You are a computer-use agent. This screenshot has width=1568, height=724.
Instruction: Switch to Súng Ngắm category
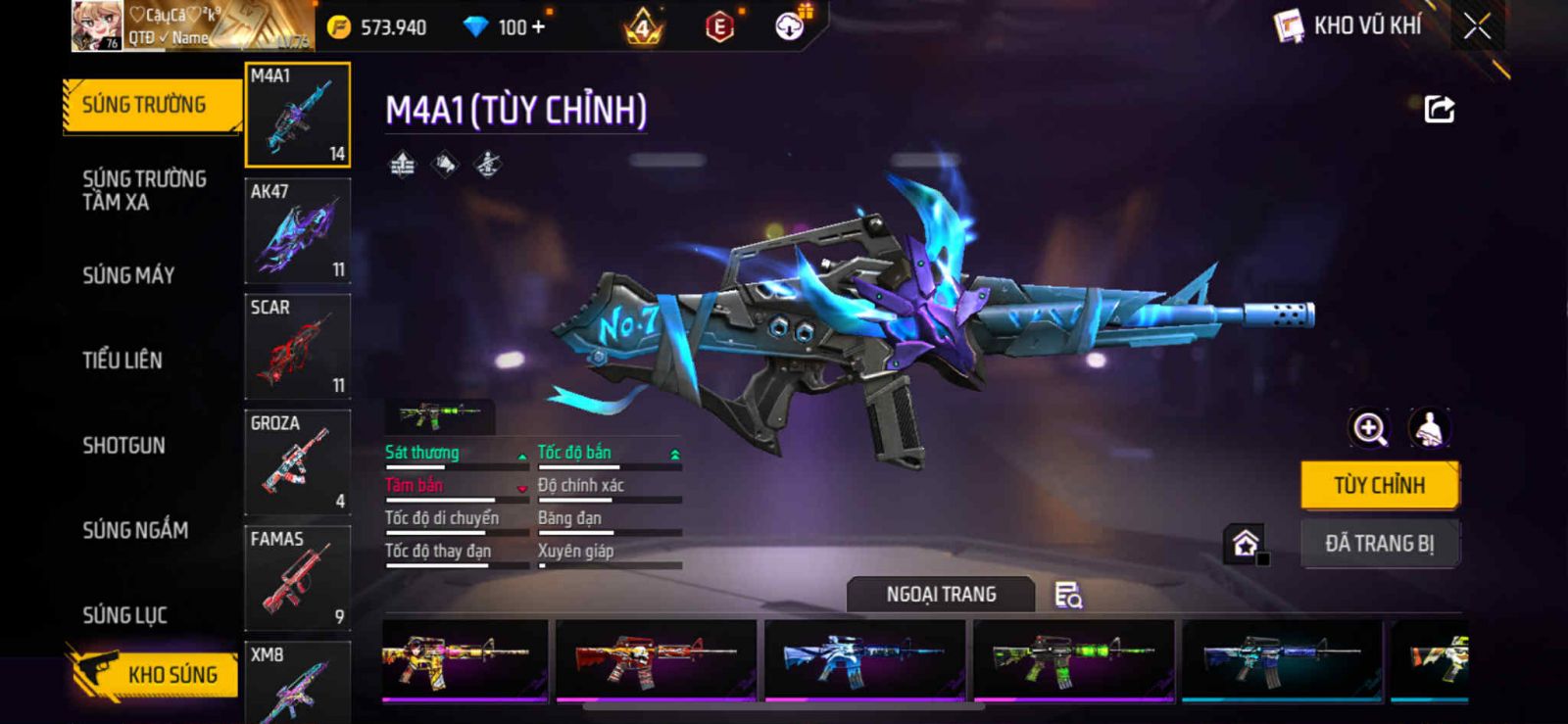(135, 530)
